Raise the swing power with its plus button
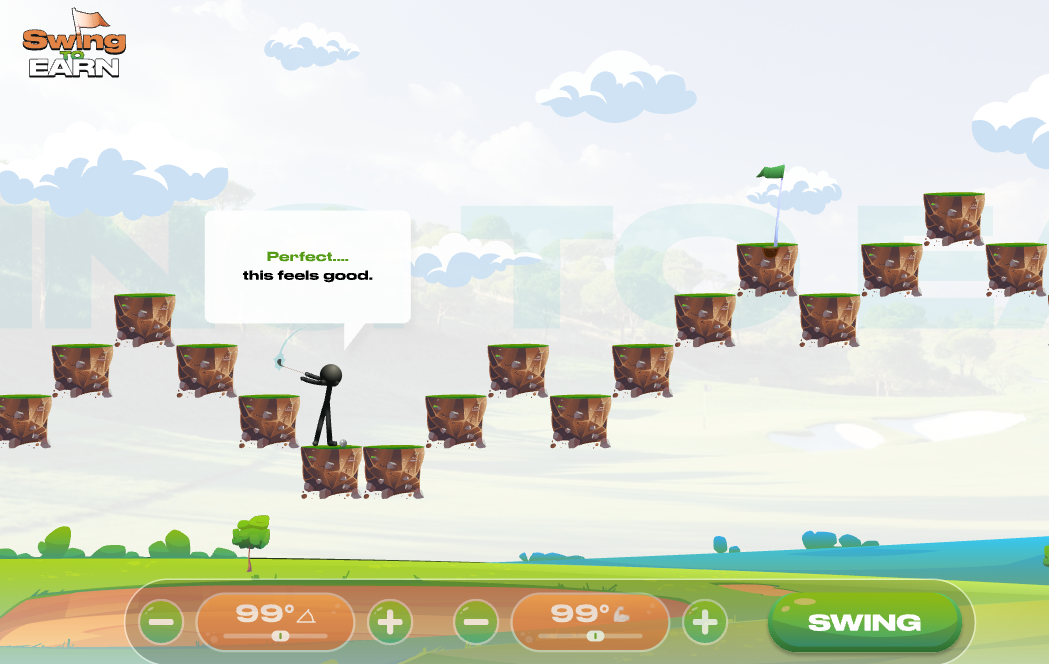The width and height of the screenshot is (1049, 664). [x=705, y=623]
